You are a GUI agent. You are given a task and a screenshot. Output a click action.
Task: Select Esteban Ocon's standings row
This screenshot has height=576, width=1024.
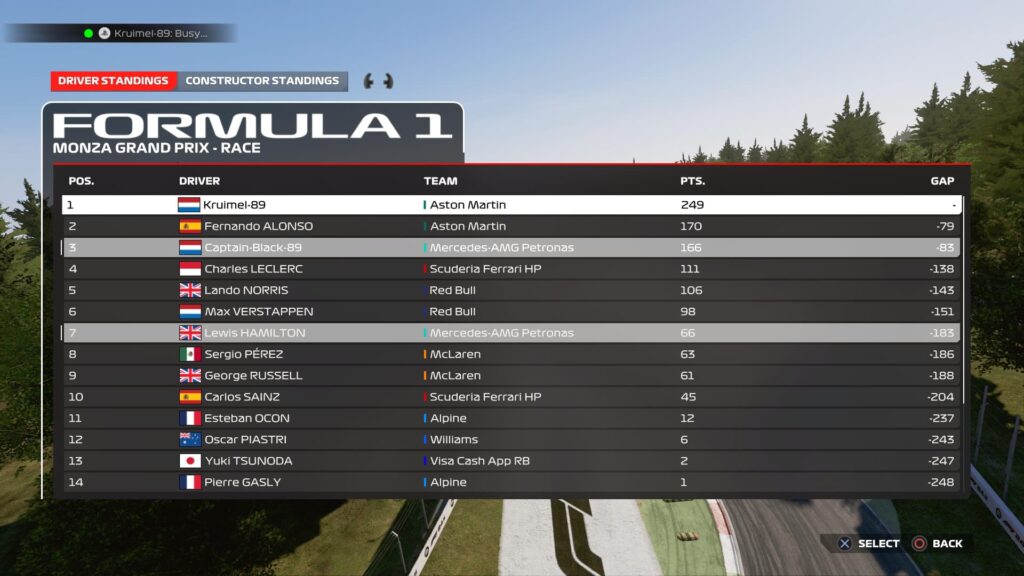510,418
